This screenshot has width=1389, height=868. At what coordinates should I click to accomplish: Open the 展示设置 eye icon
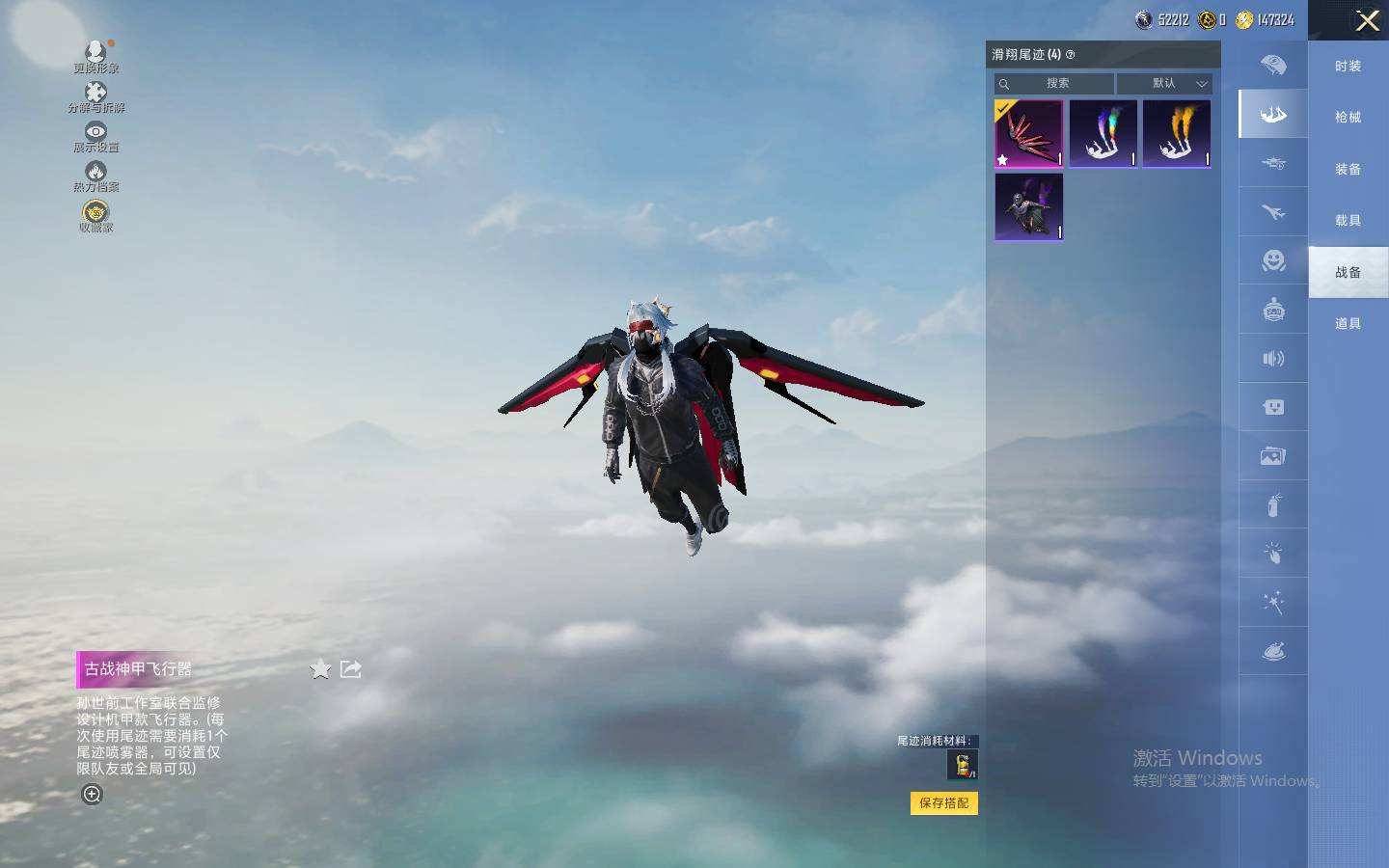[95, 136]
